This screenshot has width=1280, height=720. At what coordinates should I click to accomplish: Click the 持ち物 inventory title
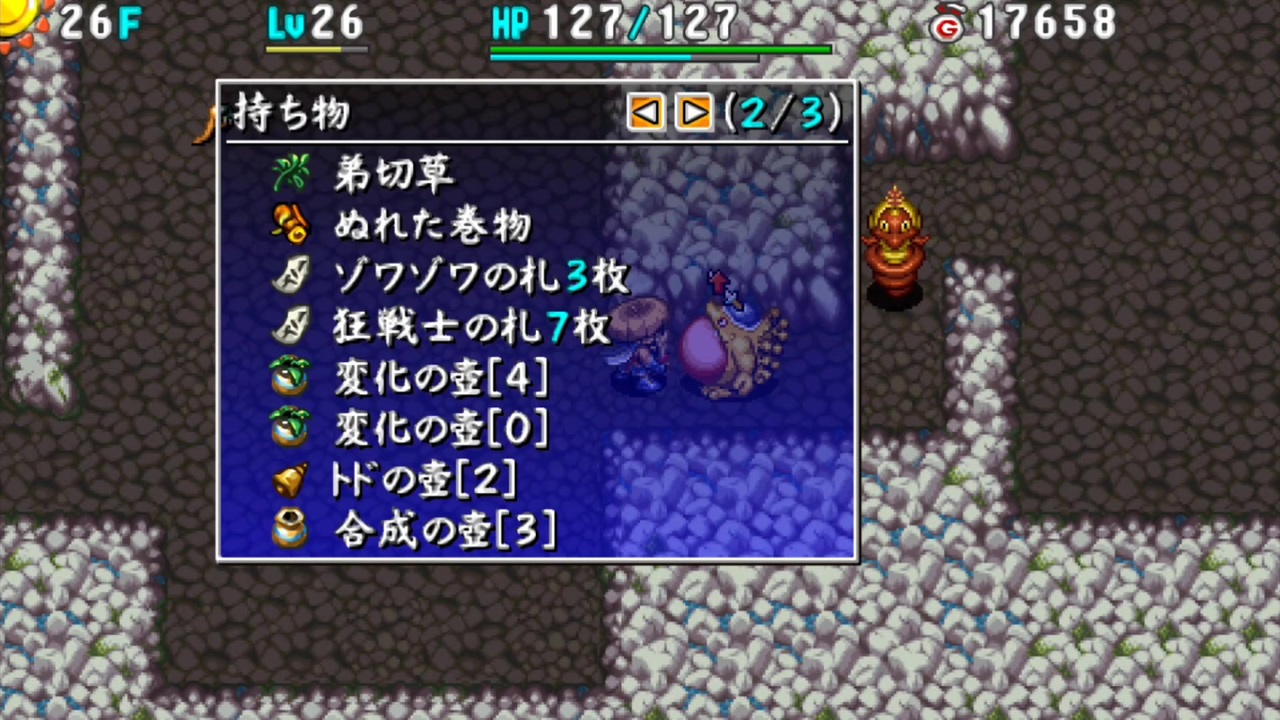[291, 113]
